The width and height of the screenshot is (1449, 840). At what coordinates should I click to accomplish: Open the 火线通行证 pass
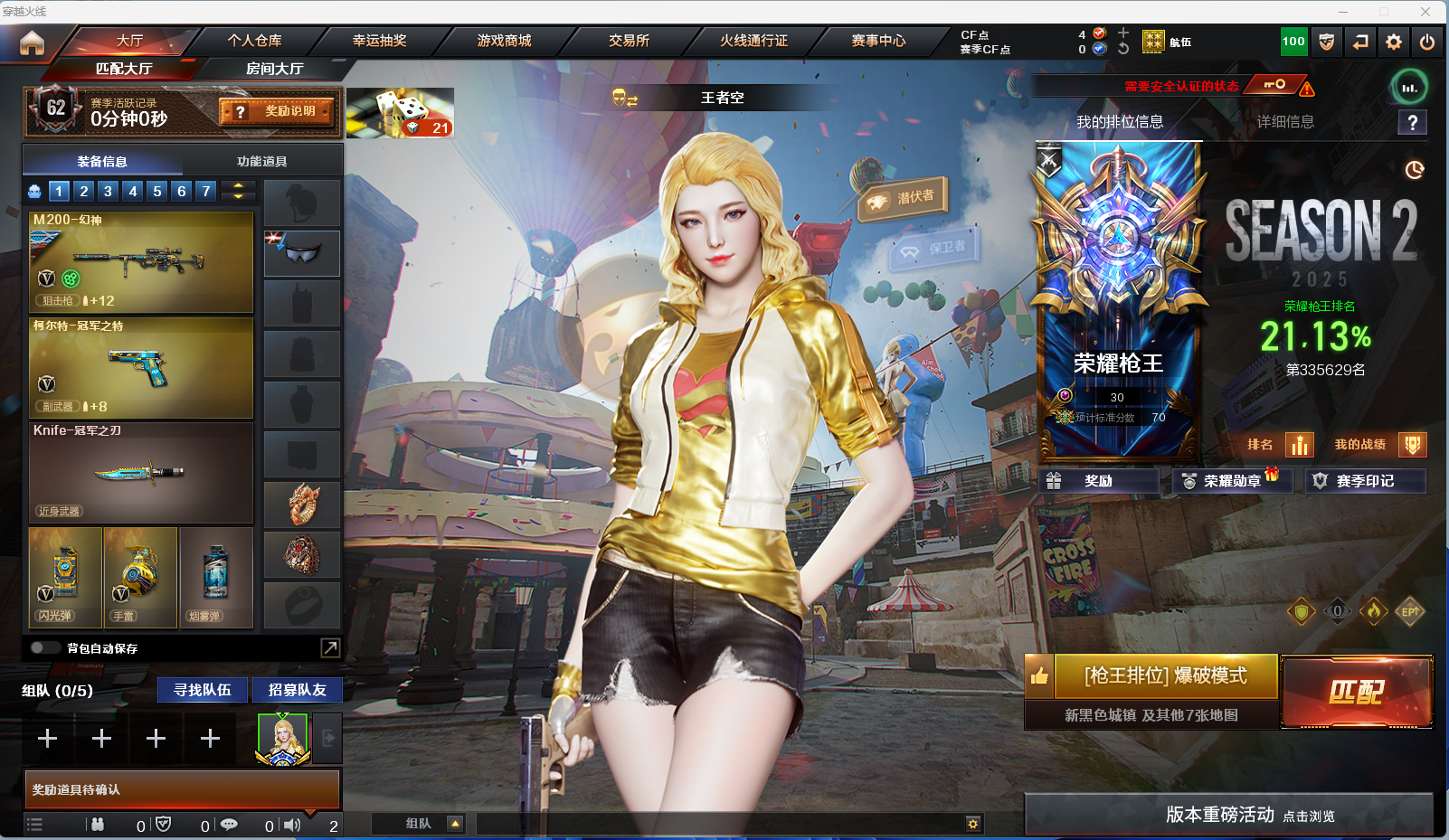[753, 41]
